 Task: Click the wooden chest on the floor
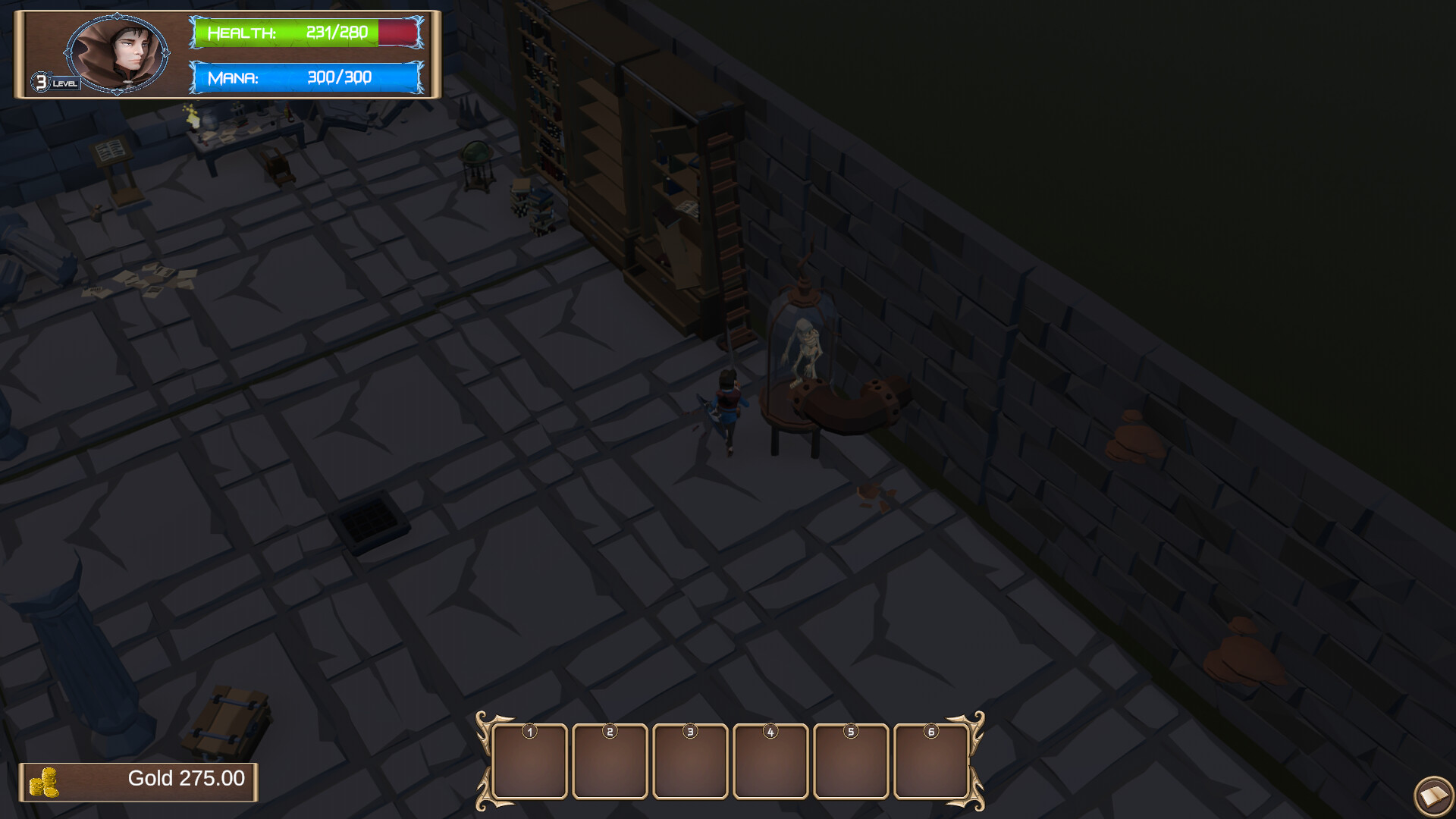(226, 717)
